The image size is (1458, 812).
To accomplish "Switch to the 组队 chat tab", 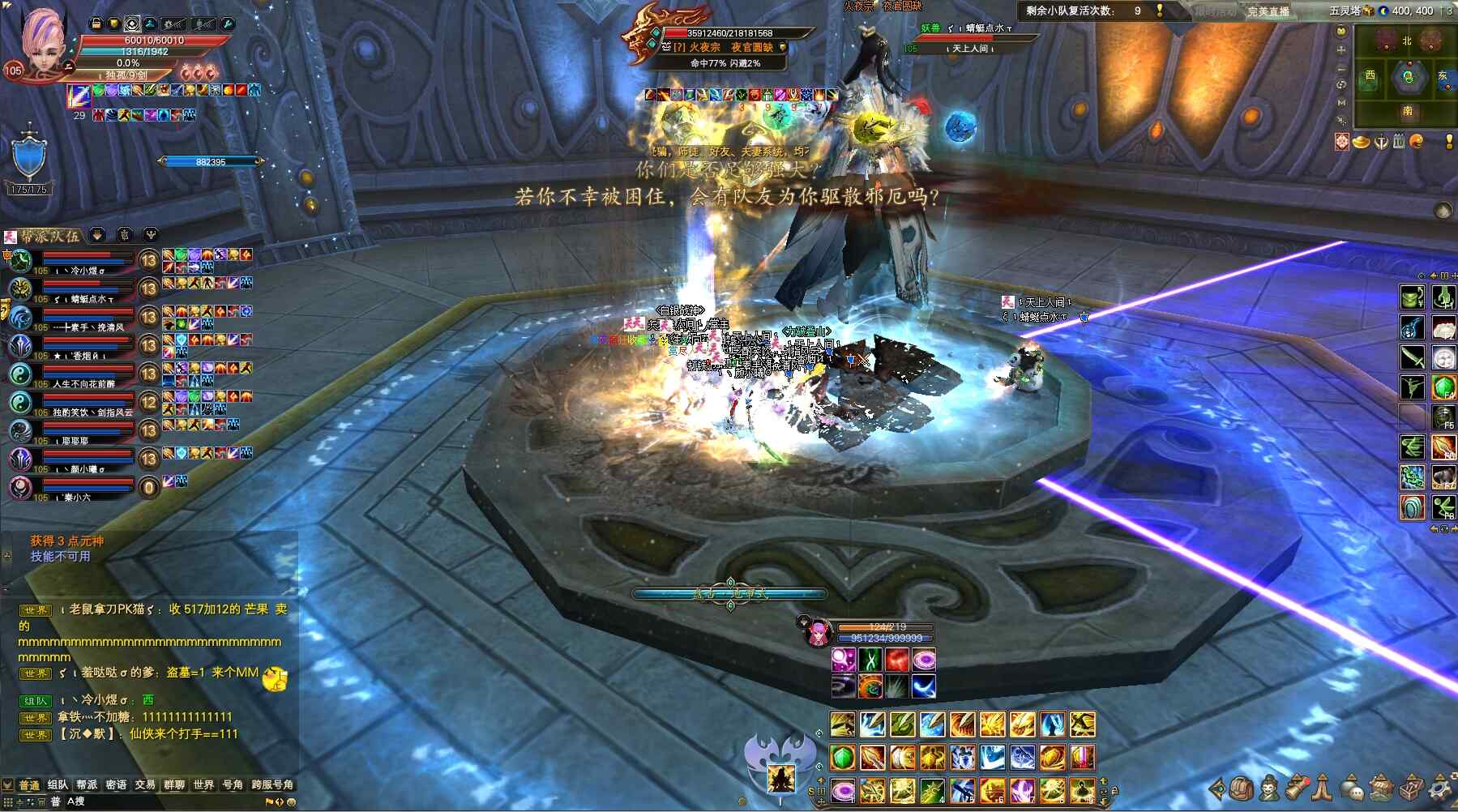I will (x=58, y=784).
